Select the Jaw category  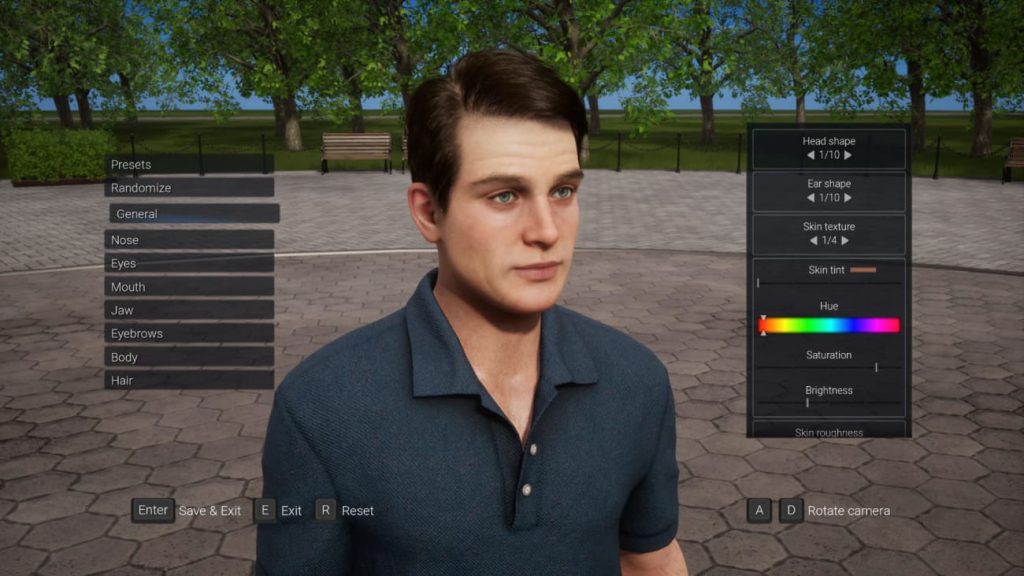188,310
